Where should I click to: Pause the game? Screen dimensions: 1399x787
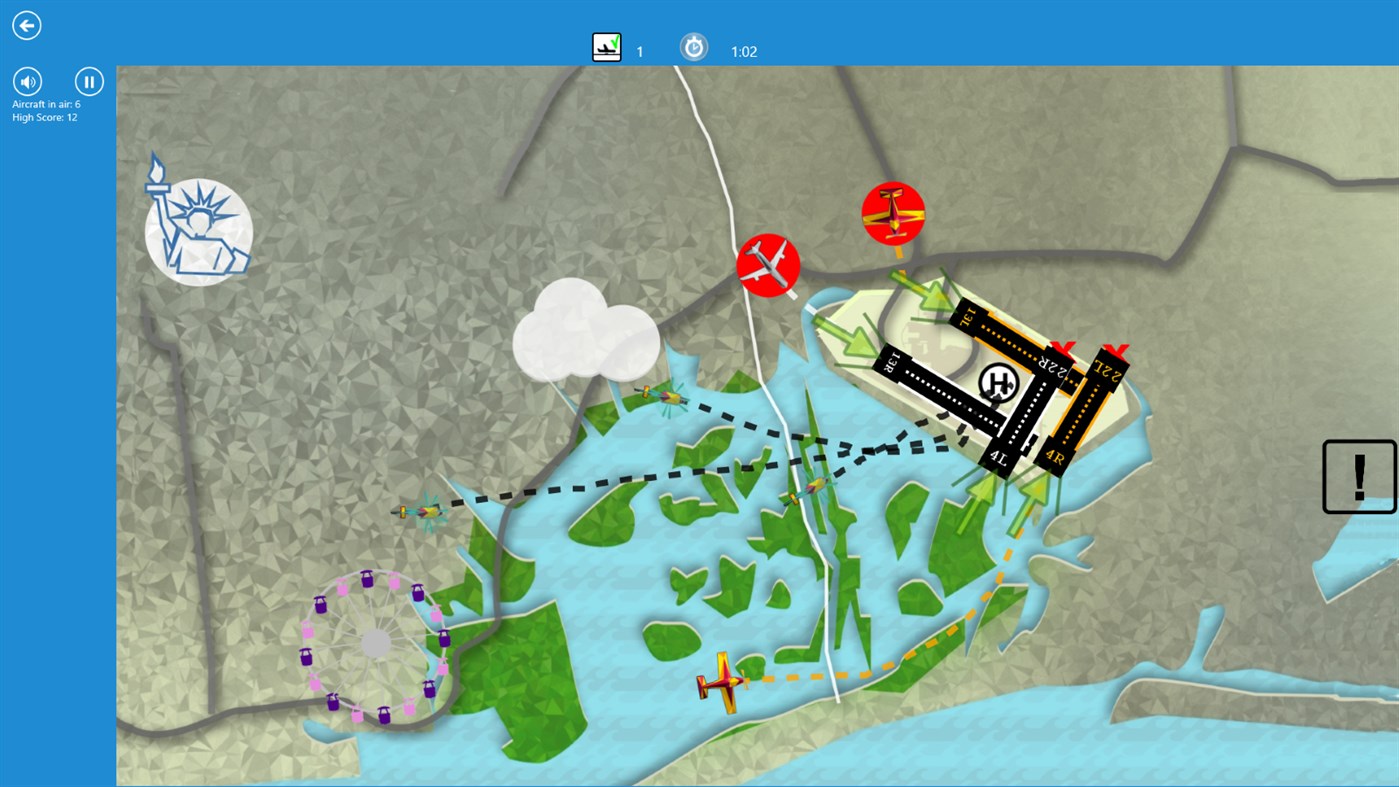click(88, 81)
